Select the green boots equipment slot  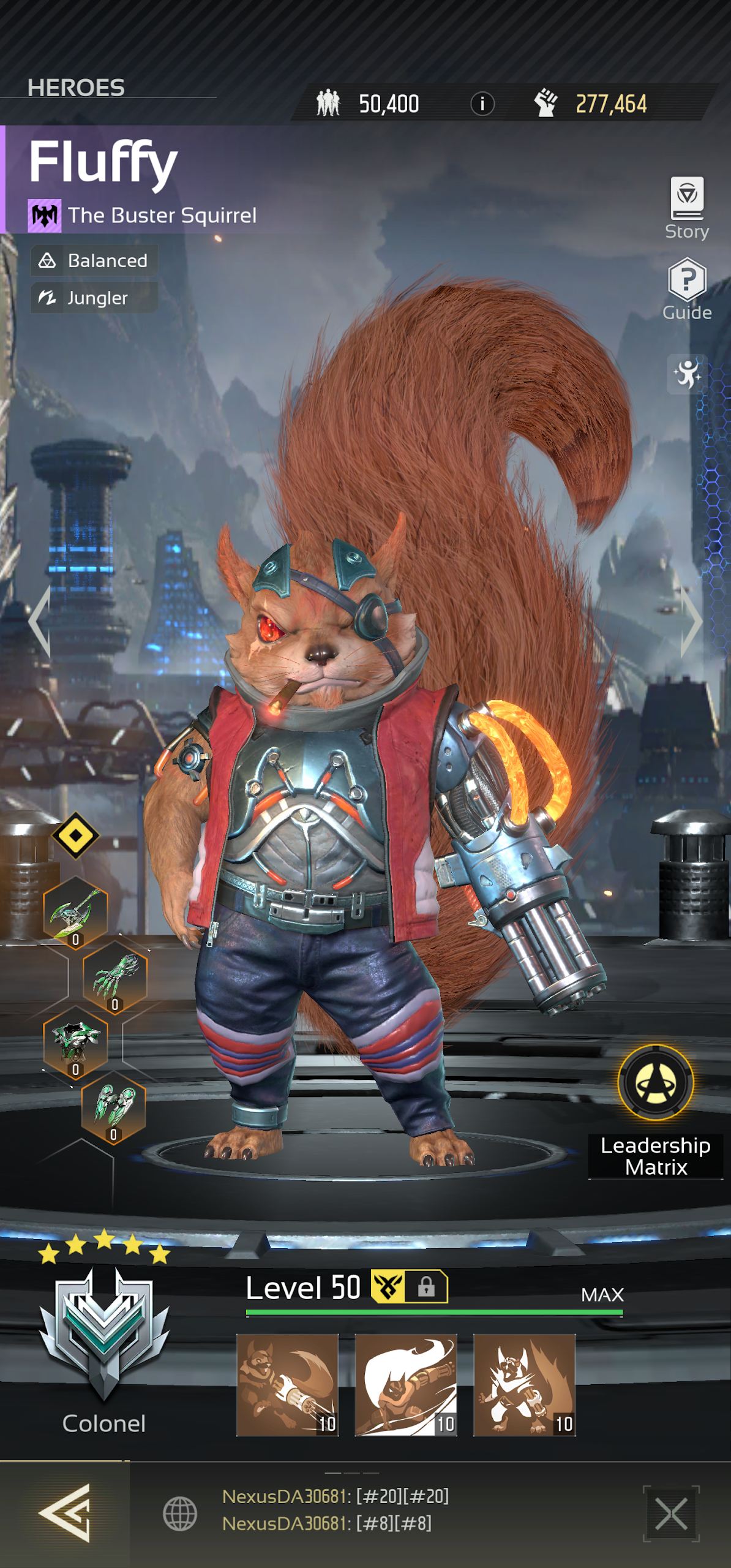pyautogui.click(x=114, y=1107)
